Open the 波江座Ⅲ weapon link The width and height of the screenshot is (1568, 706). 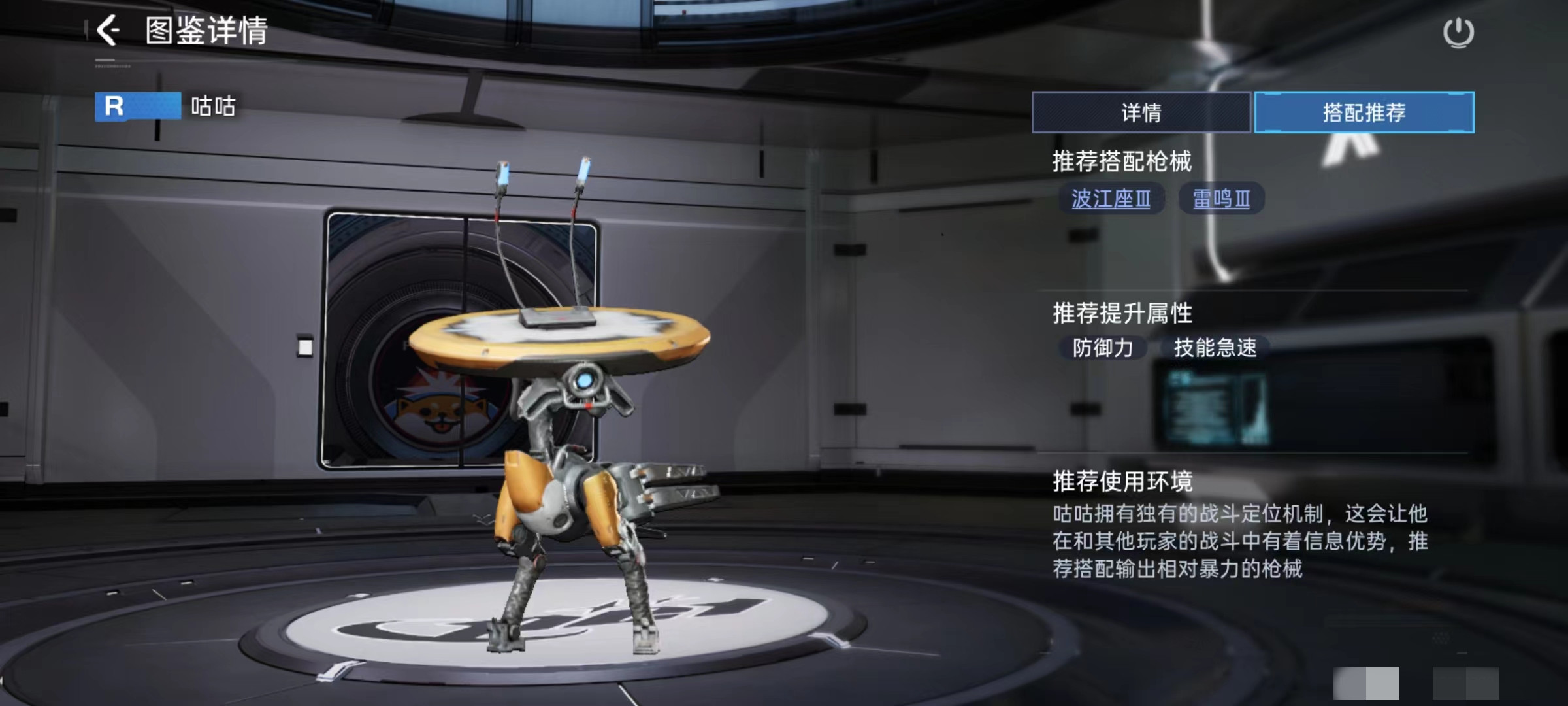click(x=1111, y=199)
